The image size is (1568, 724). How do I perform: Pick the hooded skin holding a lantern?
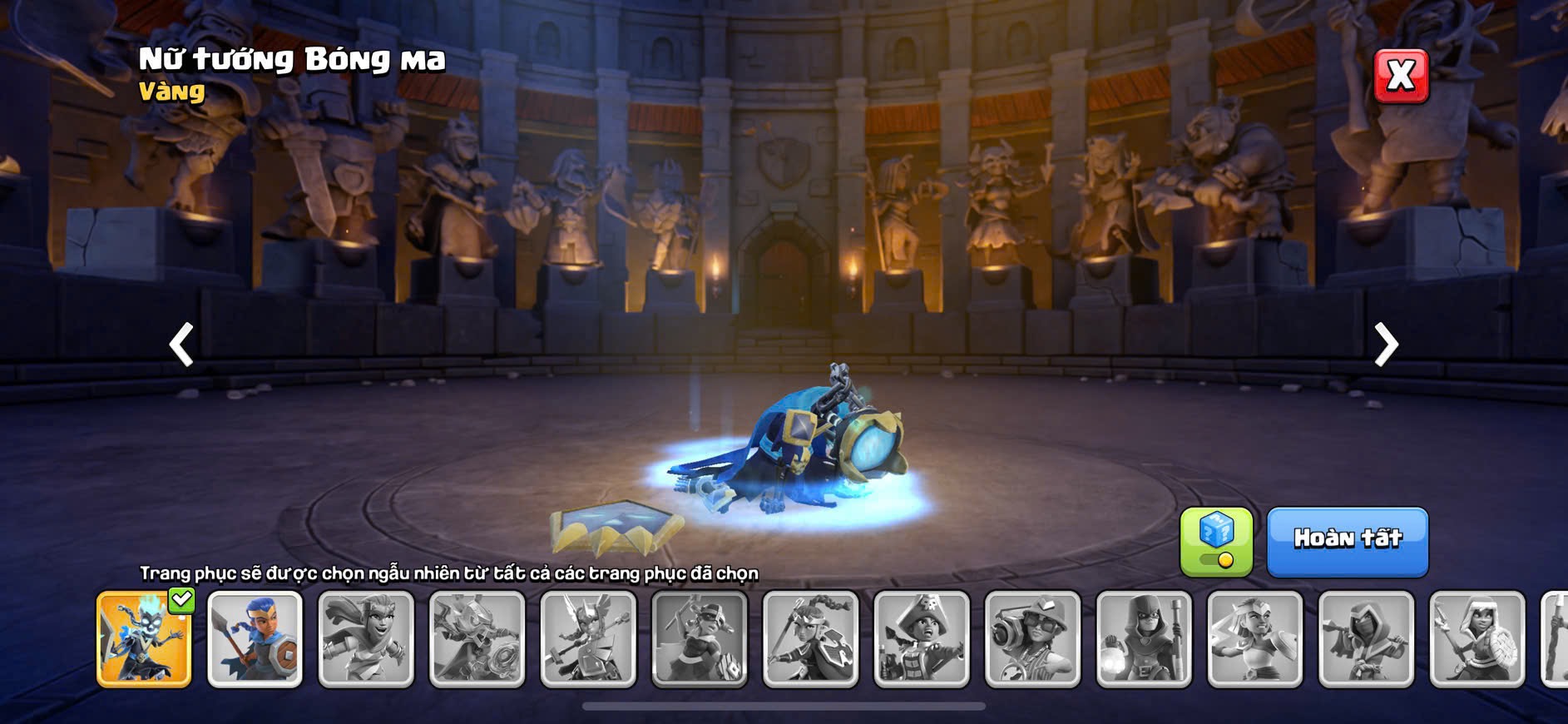point(1144,639)
